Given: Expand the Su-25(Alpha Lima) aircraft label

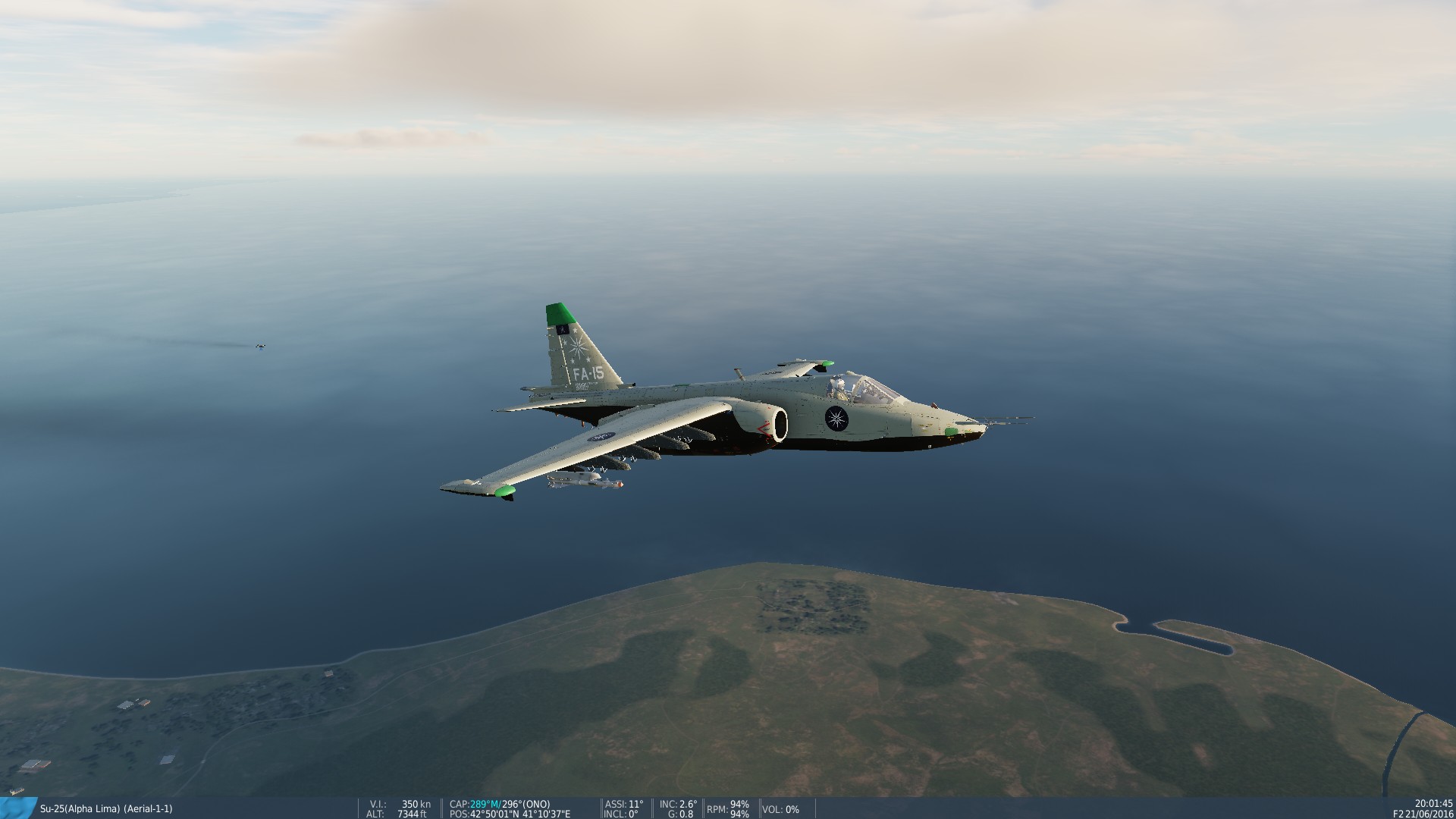Looking at the screenshot, I should pos(80,808).
